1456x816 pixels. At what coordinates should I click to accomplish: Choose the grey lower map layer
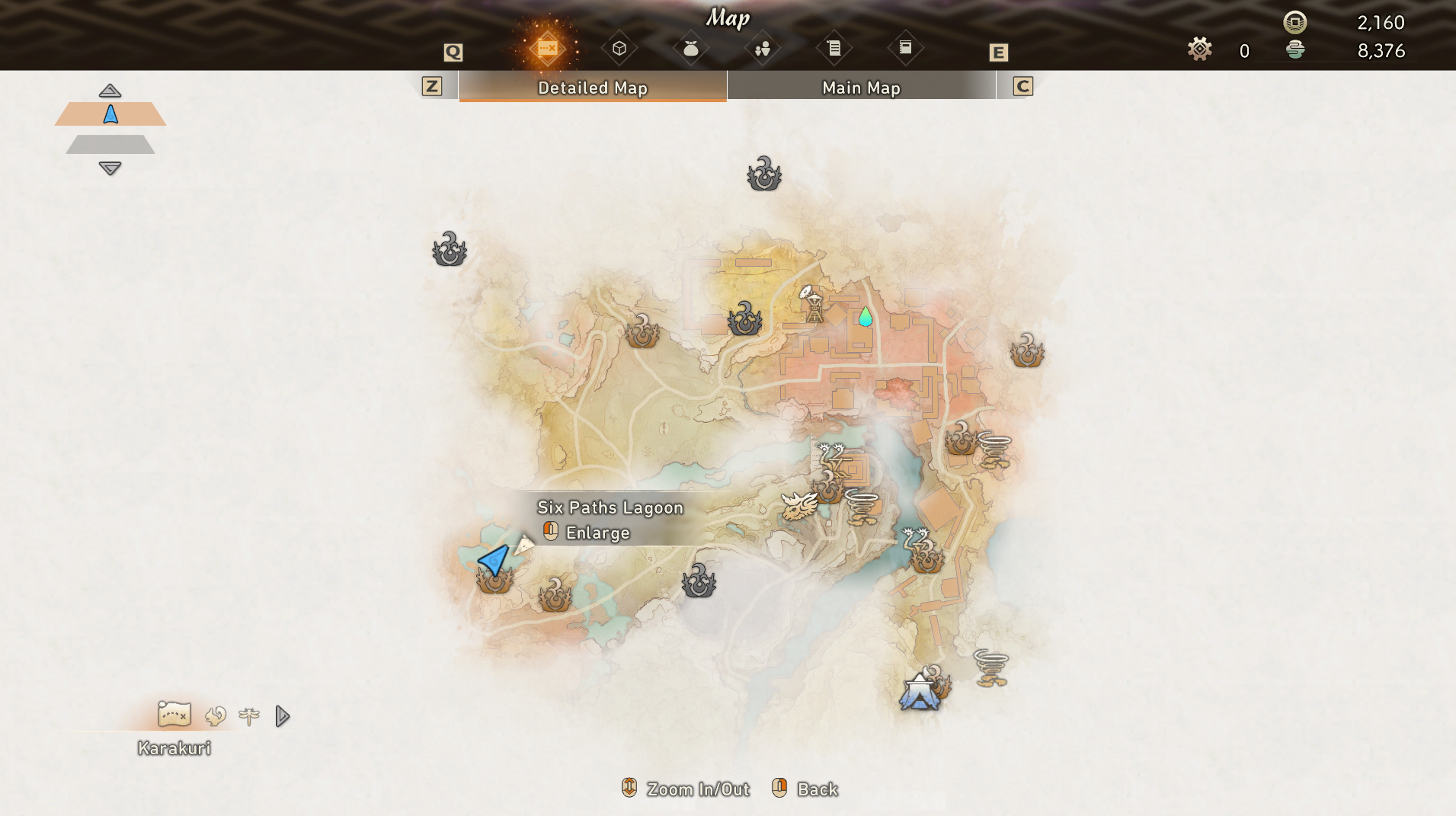(x=110, y=144)
